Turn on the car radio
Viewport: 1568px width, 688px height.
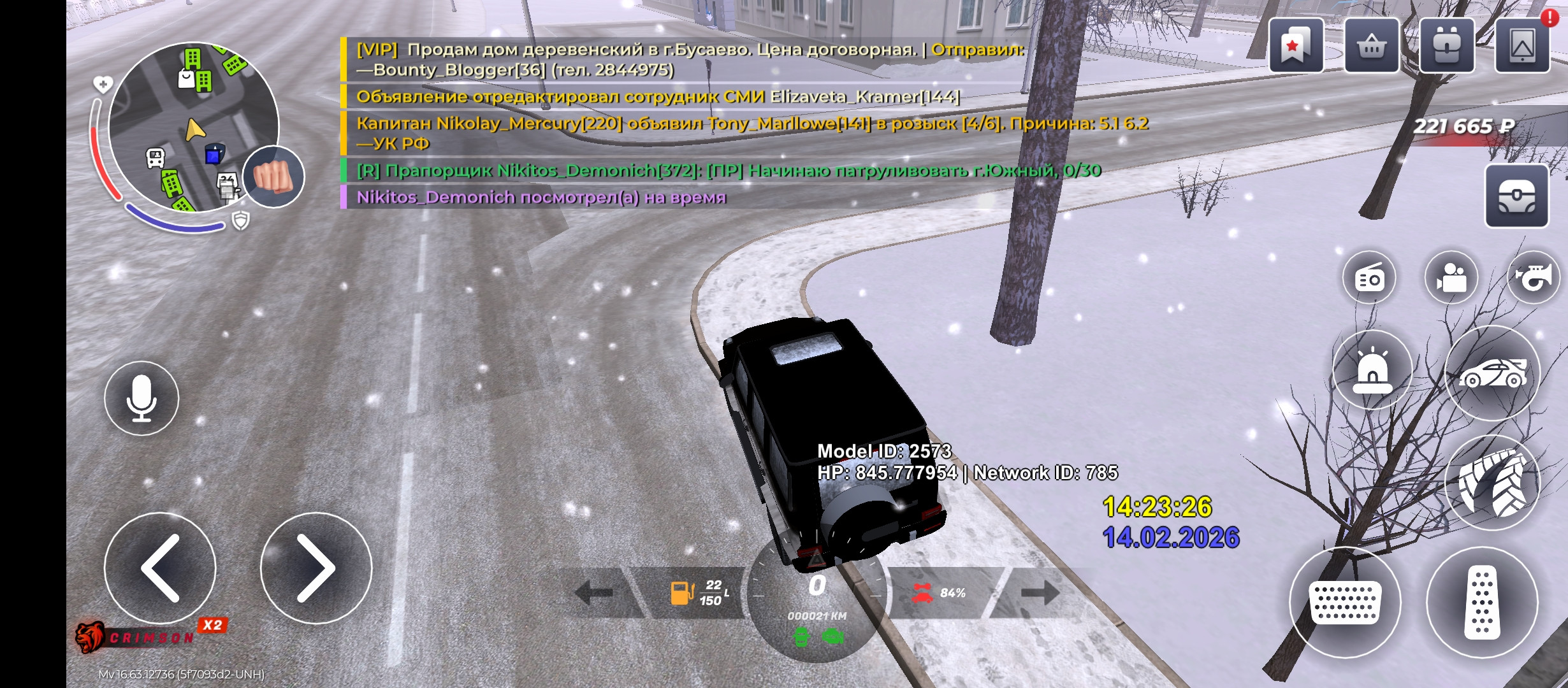pyautogui.click(x=1369, y=278)
